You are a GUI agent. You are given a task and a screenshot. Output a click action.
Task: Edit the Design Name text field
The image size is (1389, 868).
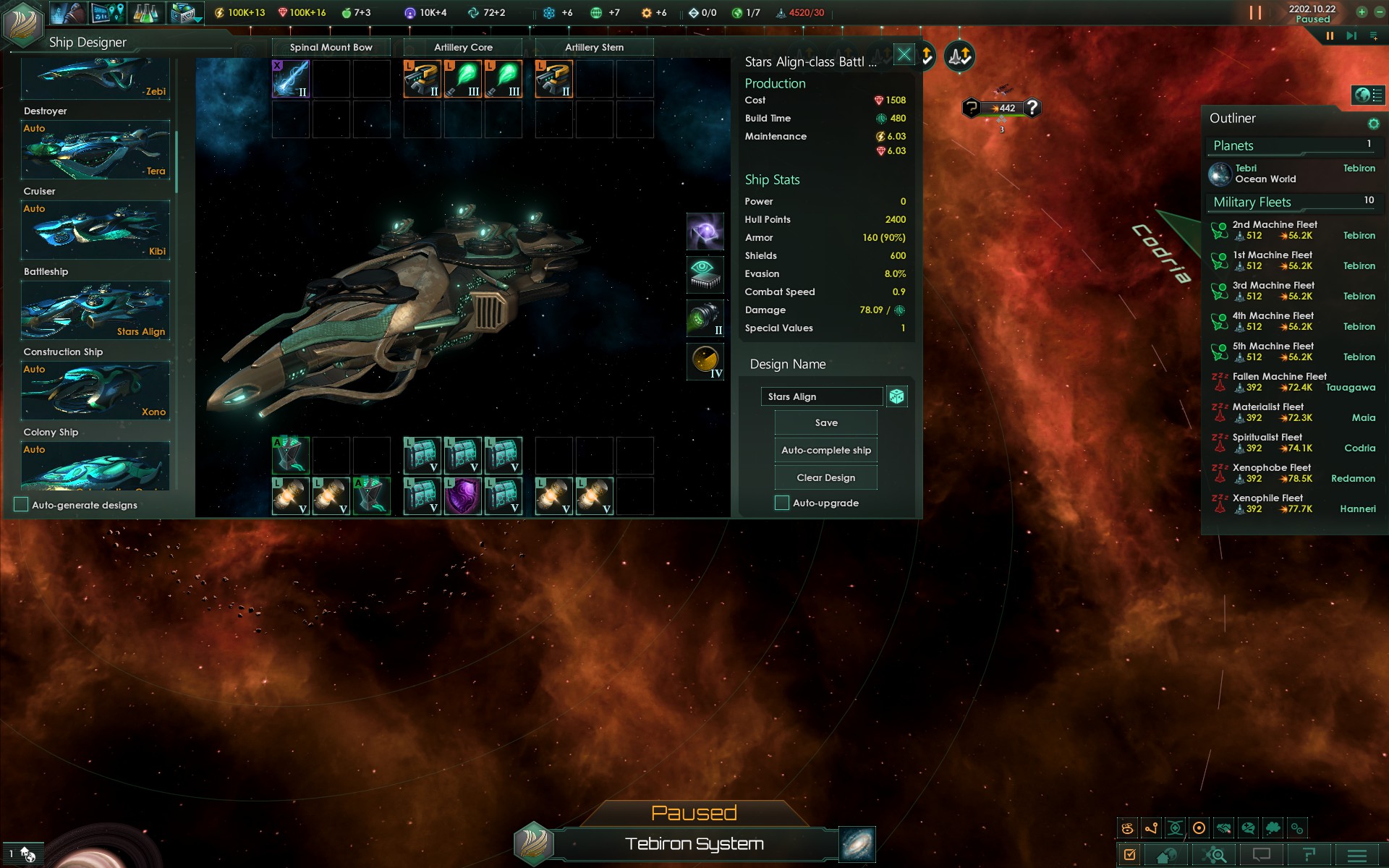point(821,396)
